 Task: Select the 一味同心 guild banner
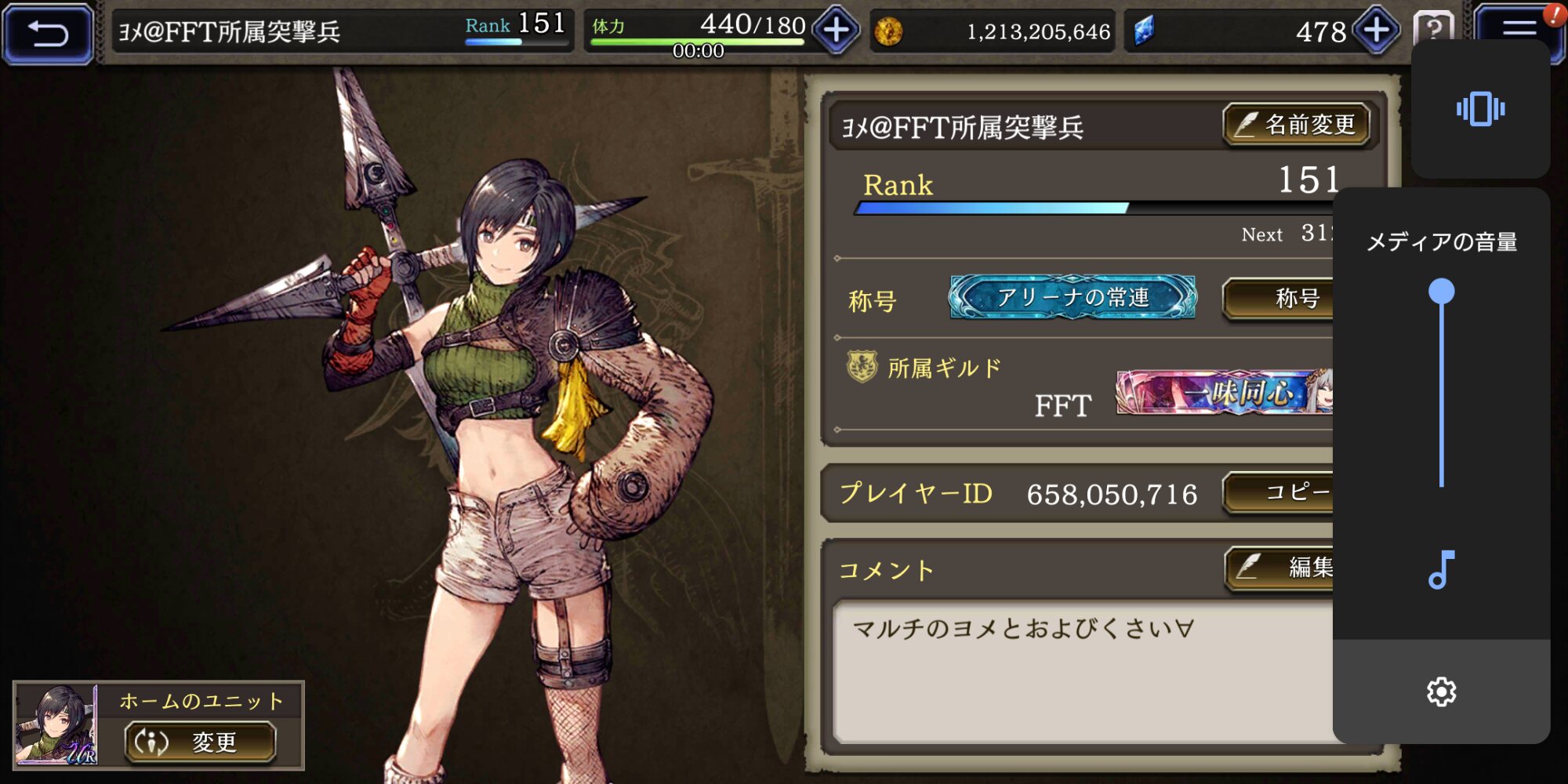(x=1225, y=392)
